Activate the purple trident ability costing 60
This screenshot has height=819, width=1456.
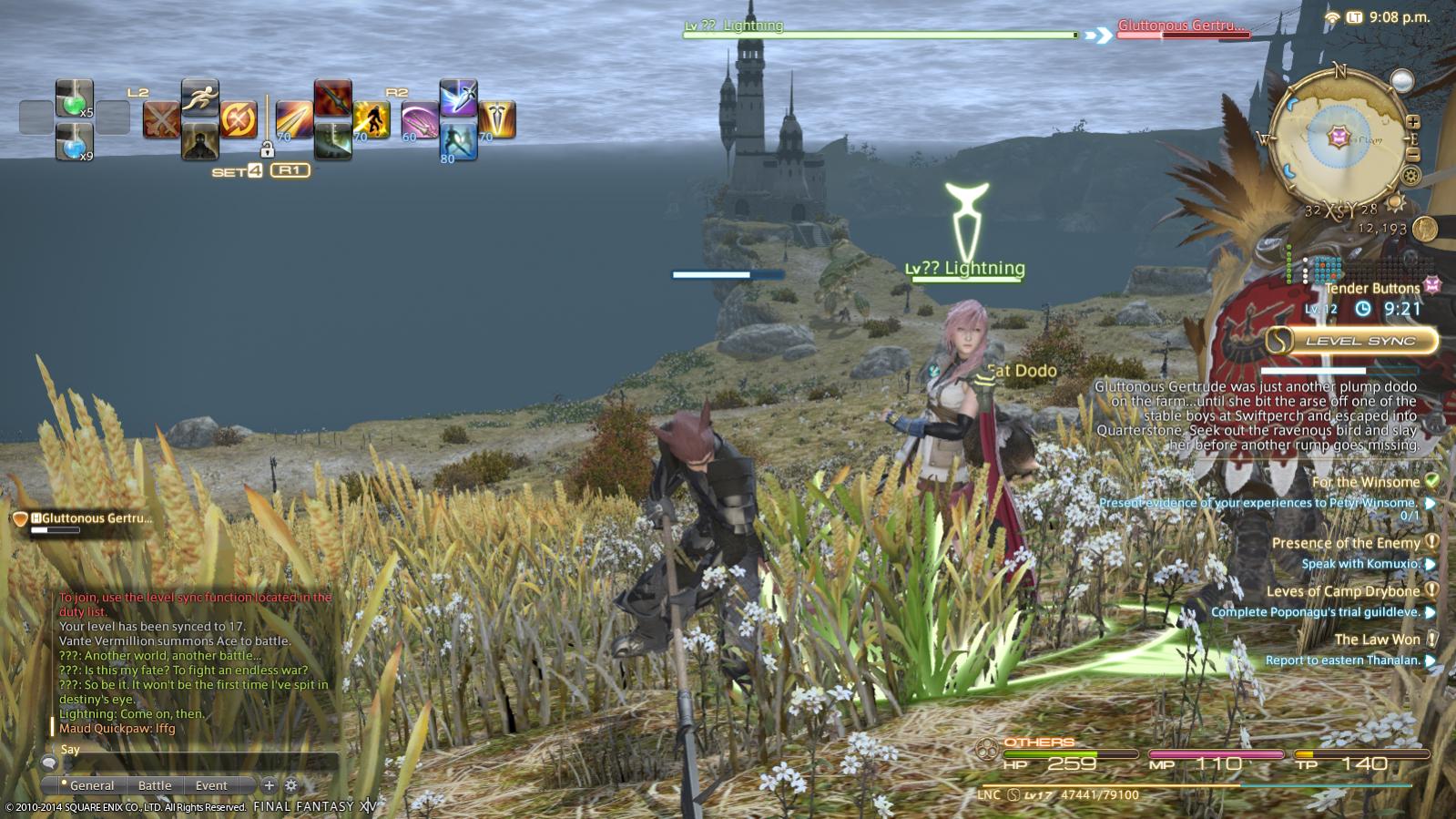click(x=419, y=120)
